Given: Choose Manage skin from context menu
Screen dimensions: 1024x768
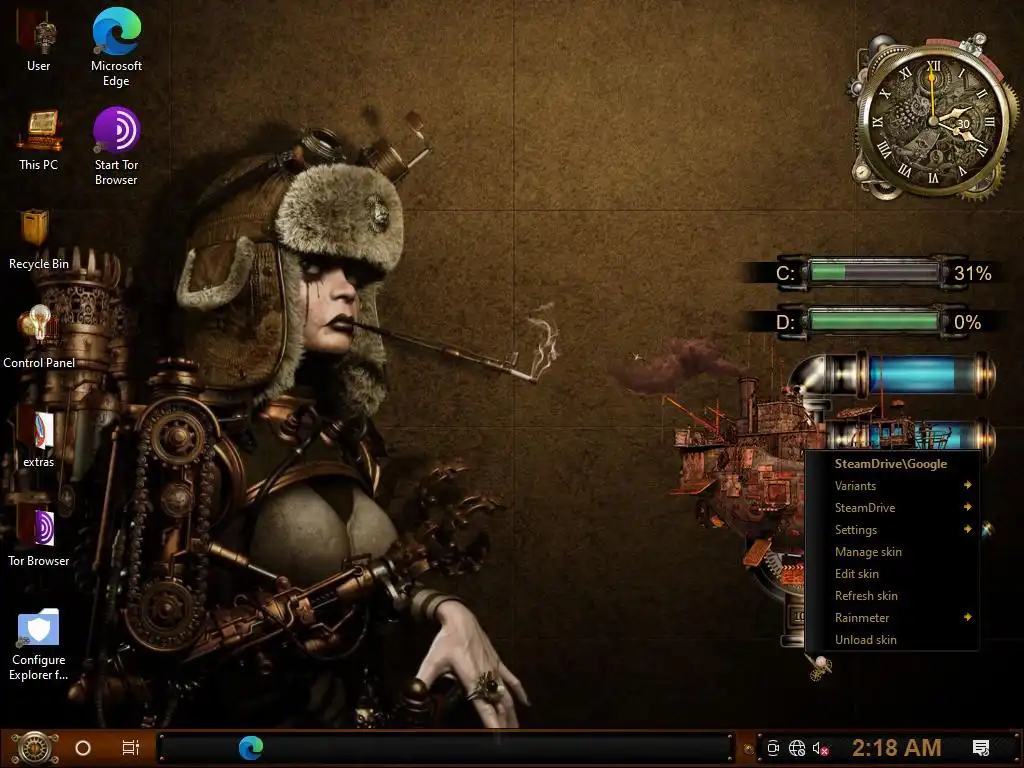Looking at the screenshot, I should click(868, 552).
